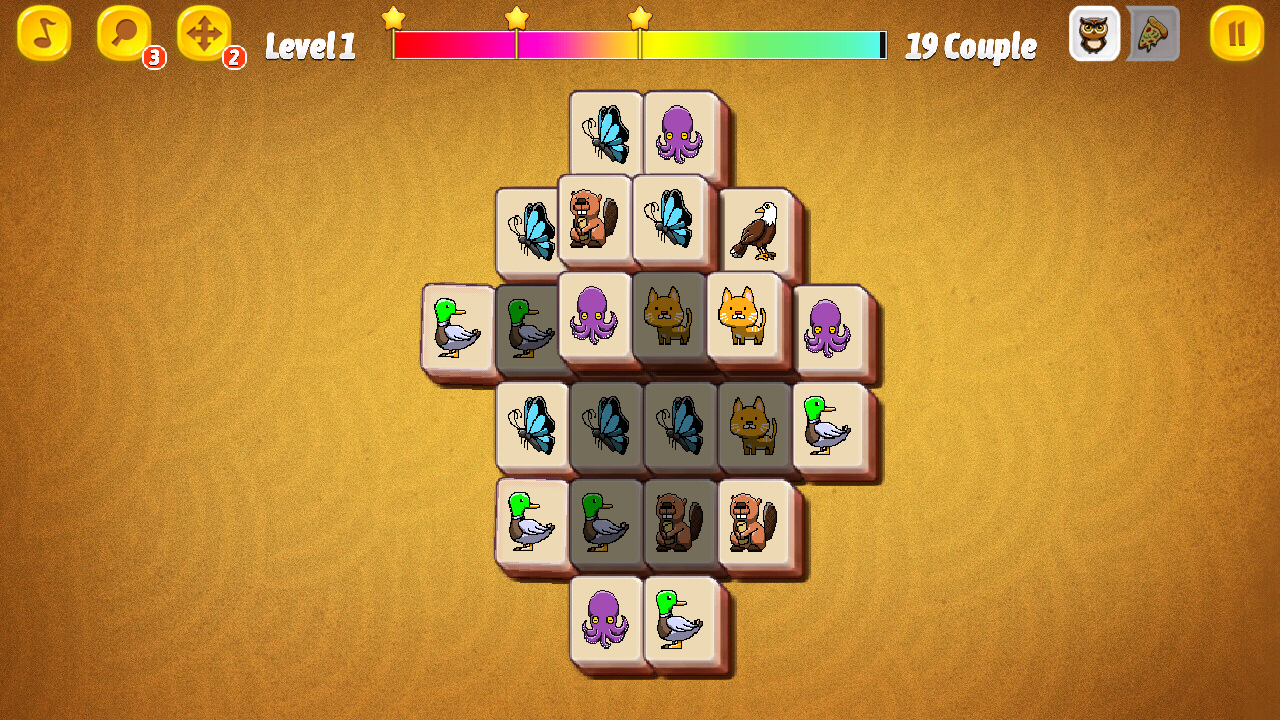1280x720 pixels.
Task: Pick the bright orange cat tile
Action: [x=742, y=316]
